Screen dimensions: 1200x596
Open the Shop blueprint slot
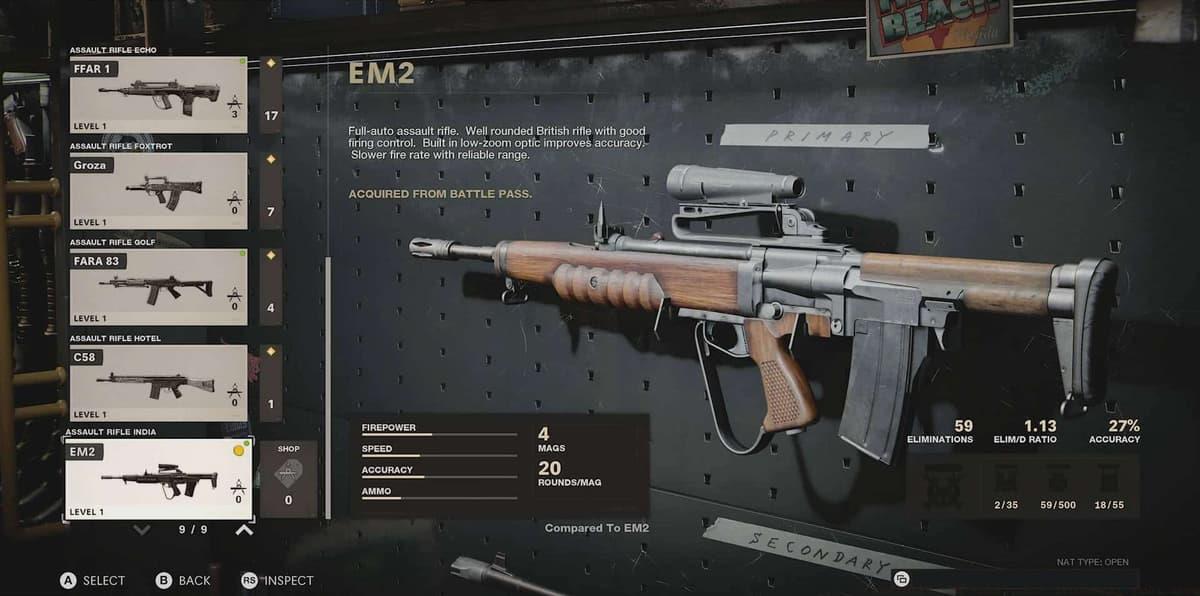coord(288,480)
